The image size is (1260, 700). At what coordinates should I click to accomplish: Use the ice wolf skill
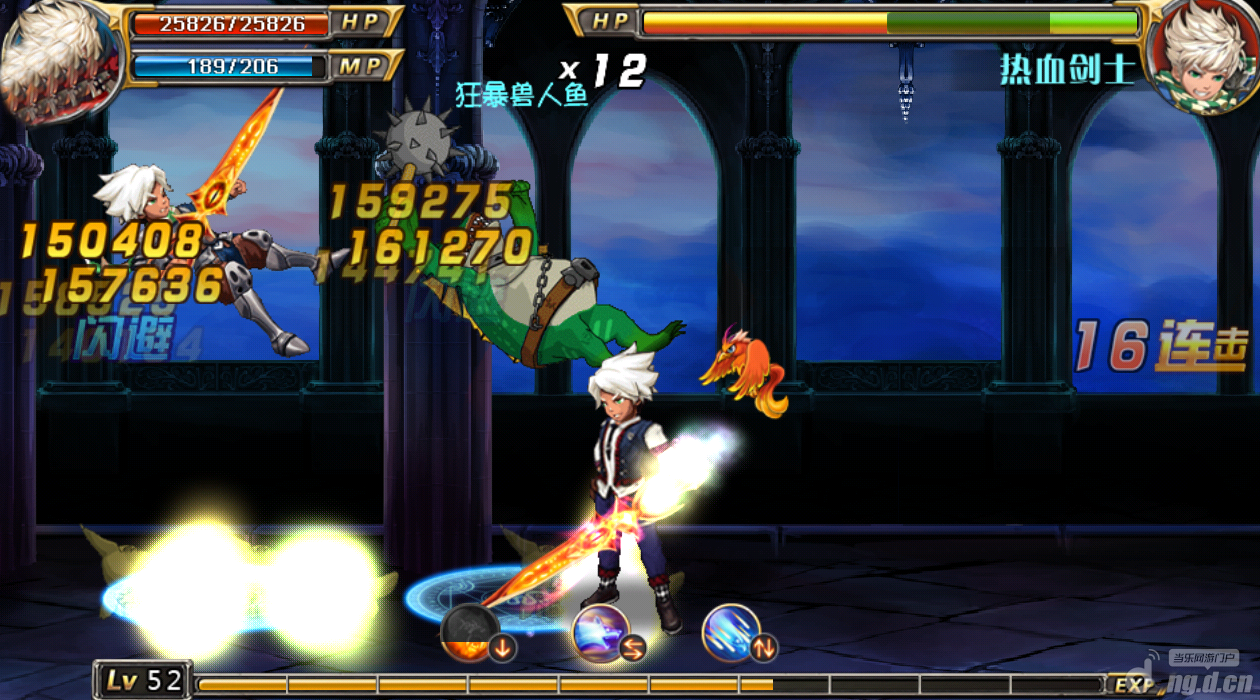click(x=601, y=633)
